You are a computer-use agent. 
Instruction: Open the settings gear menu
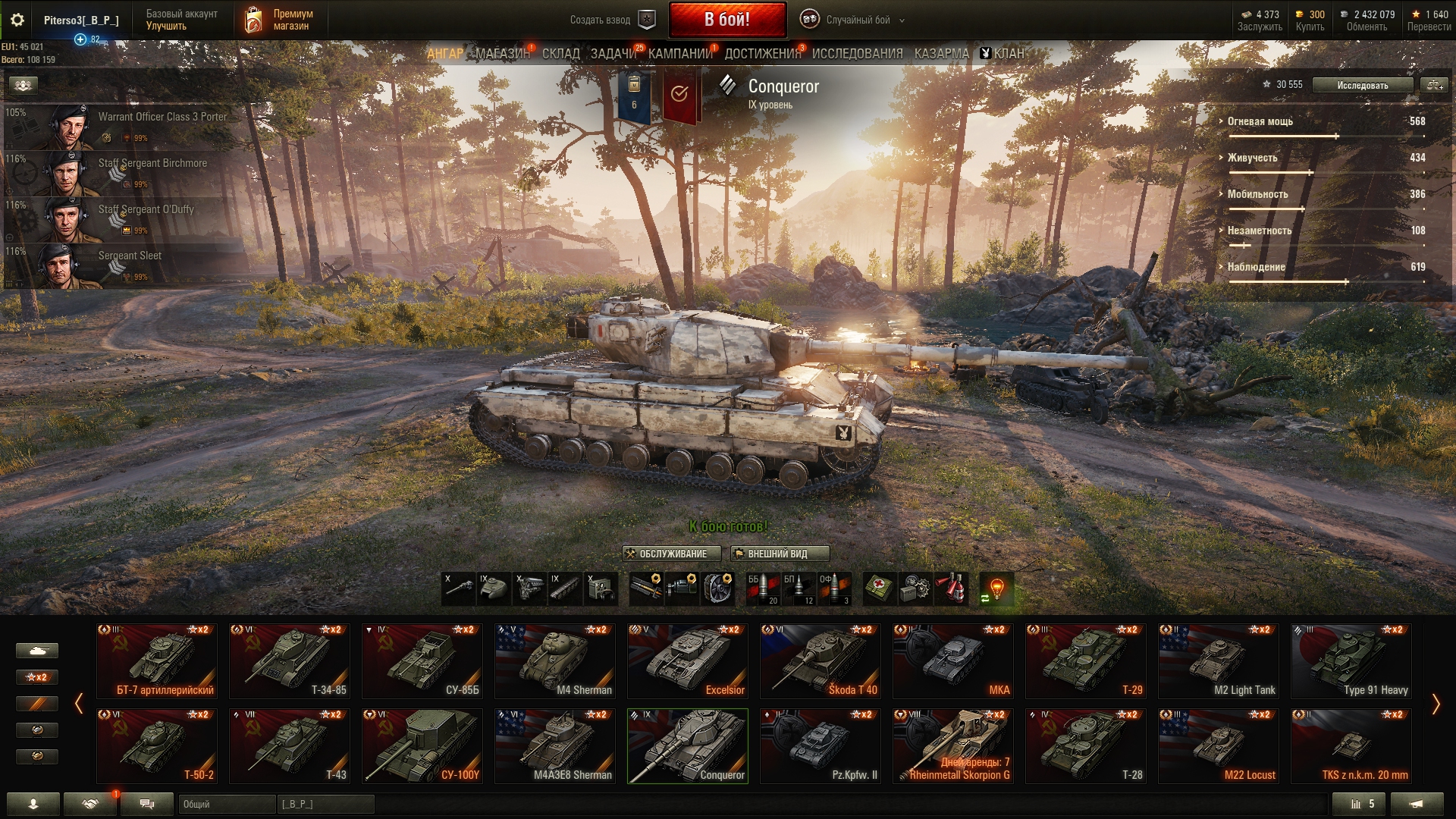click(x=17, y=20)
